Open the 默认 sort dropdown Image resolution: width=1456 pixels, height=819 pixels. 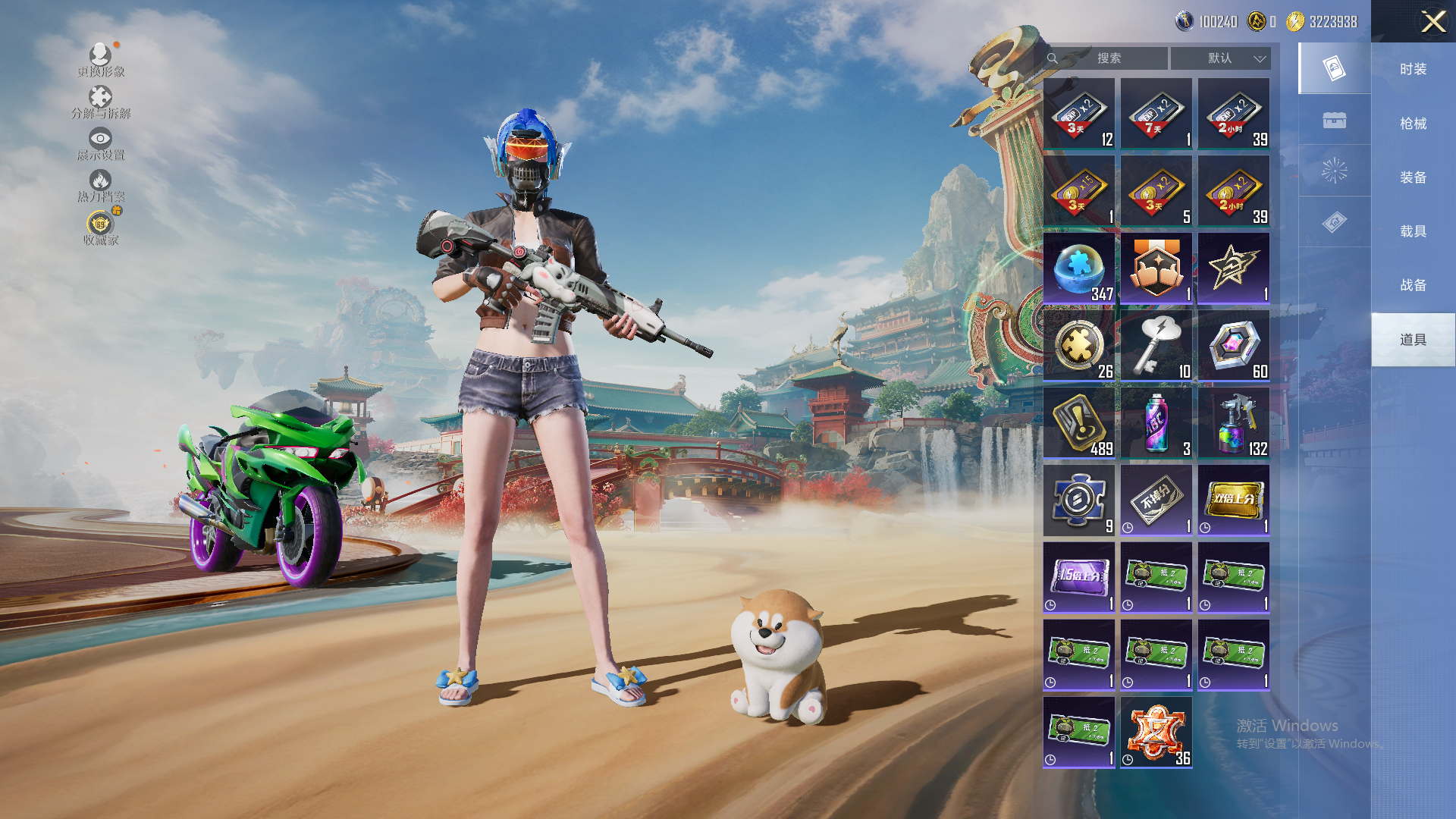click(x=1220, y=58)
